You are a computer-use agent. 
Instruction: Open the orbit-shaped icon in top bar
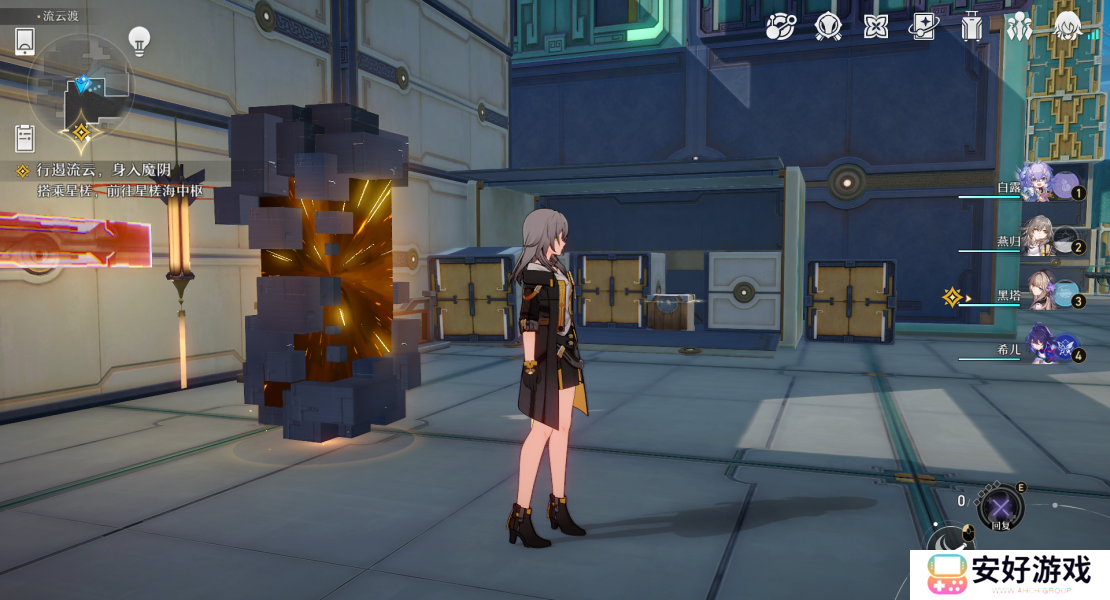point(780,27)
